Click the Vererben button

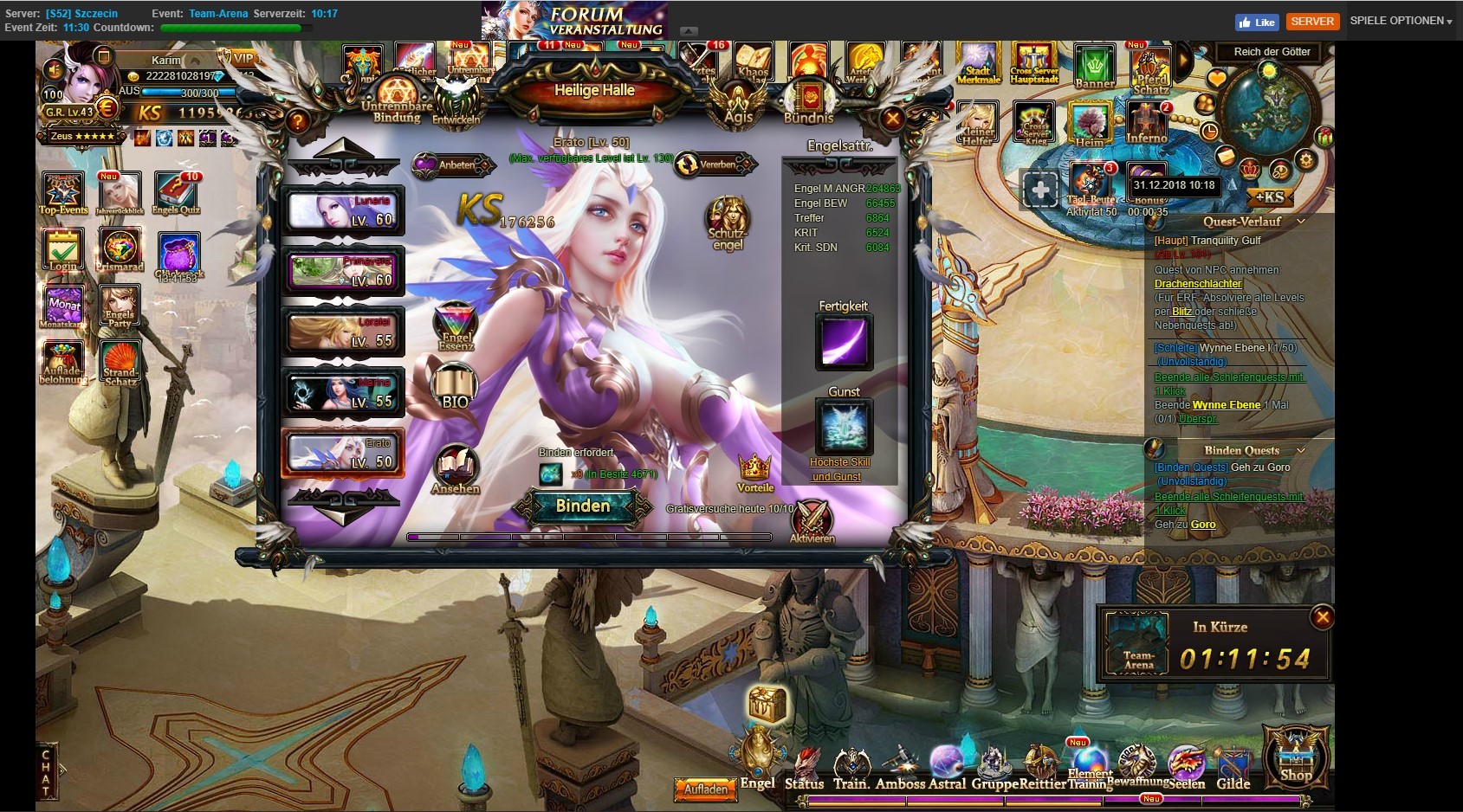tap(714, 164)
